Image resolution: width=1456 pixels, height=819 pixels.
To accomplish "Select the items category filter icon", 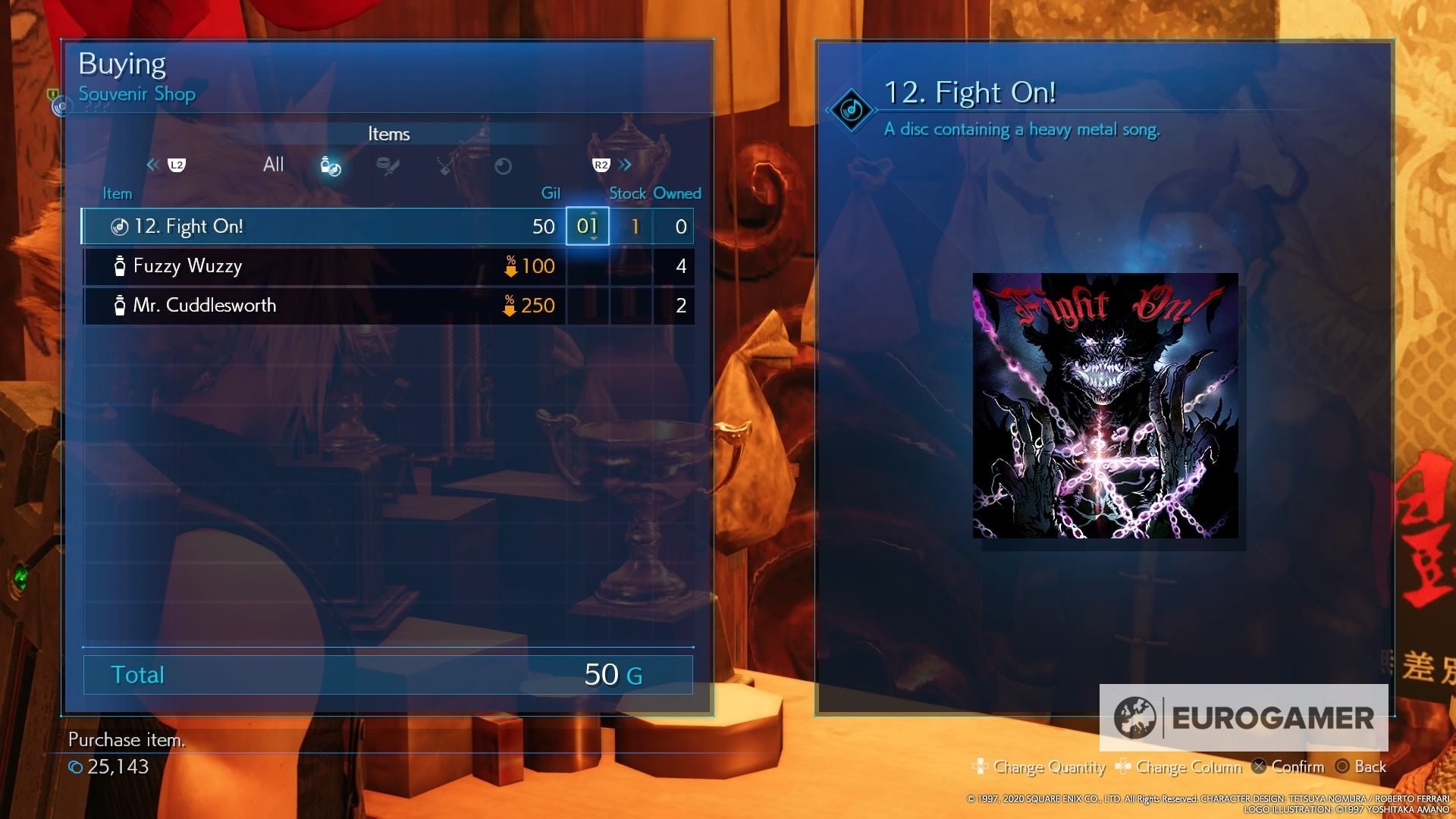I will (330, 165).
